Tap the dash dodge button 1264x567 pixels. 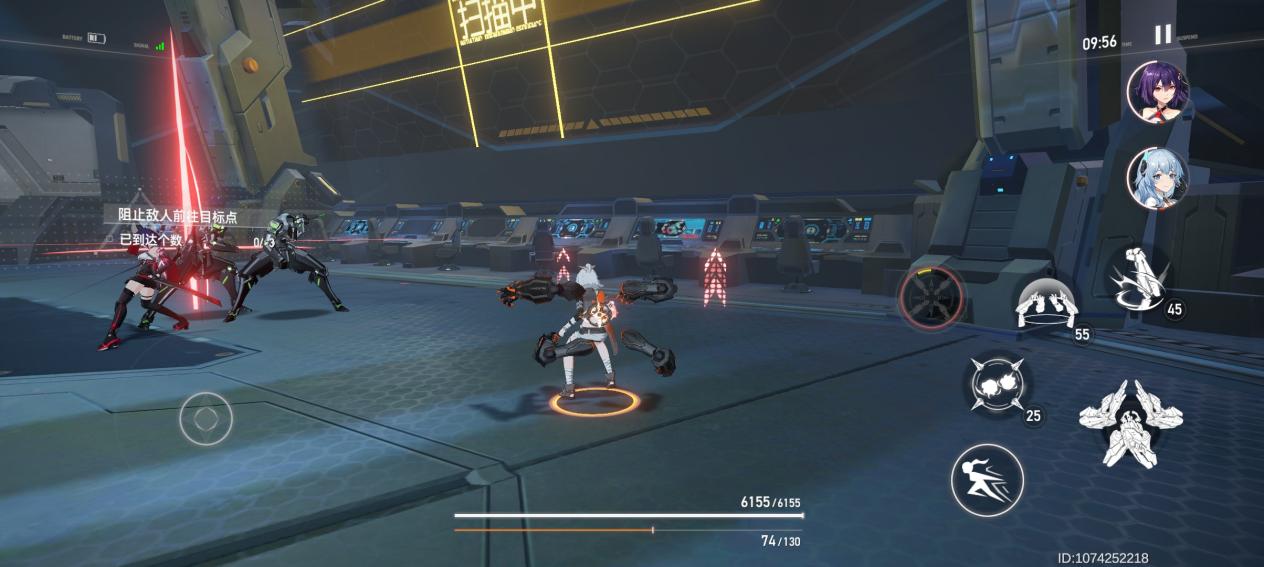point(987,480)
